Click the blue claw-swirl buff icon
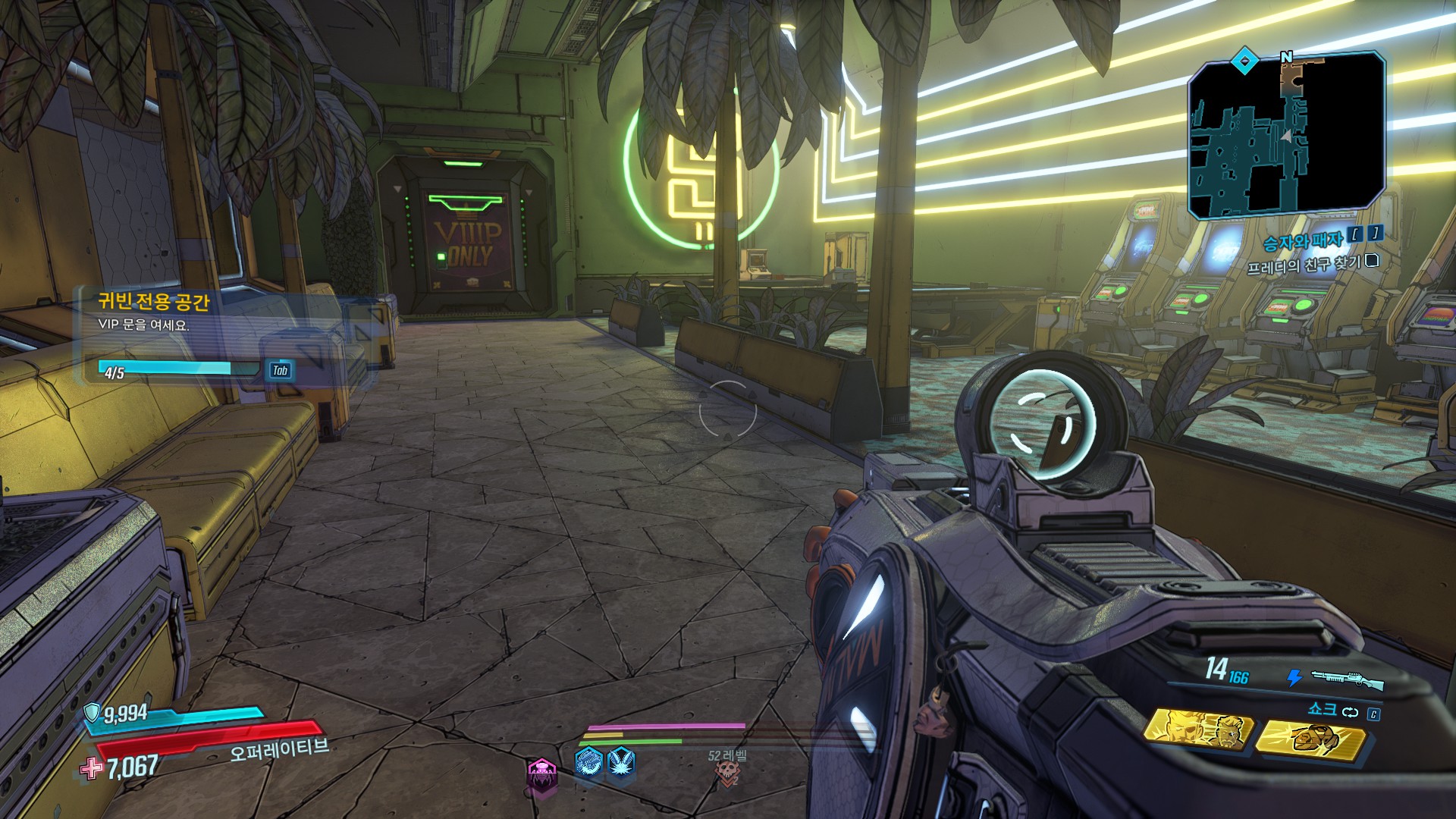The image size is (1456, 819). (x=588, y=762)
